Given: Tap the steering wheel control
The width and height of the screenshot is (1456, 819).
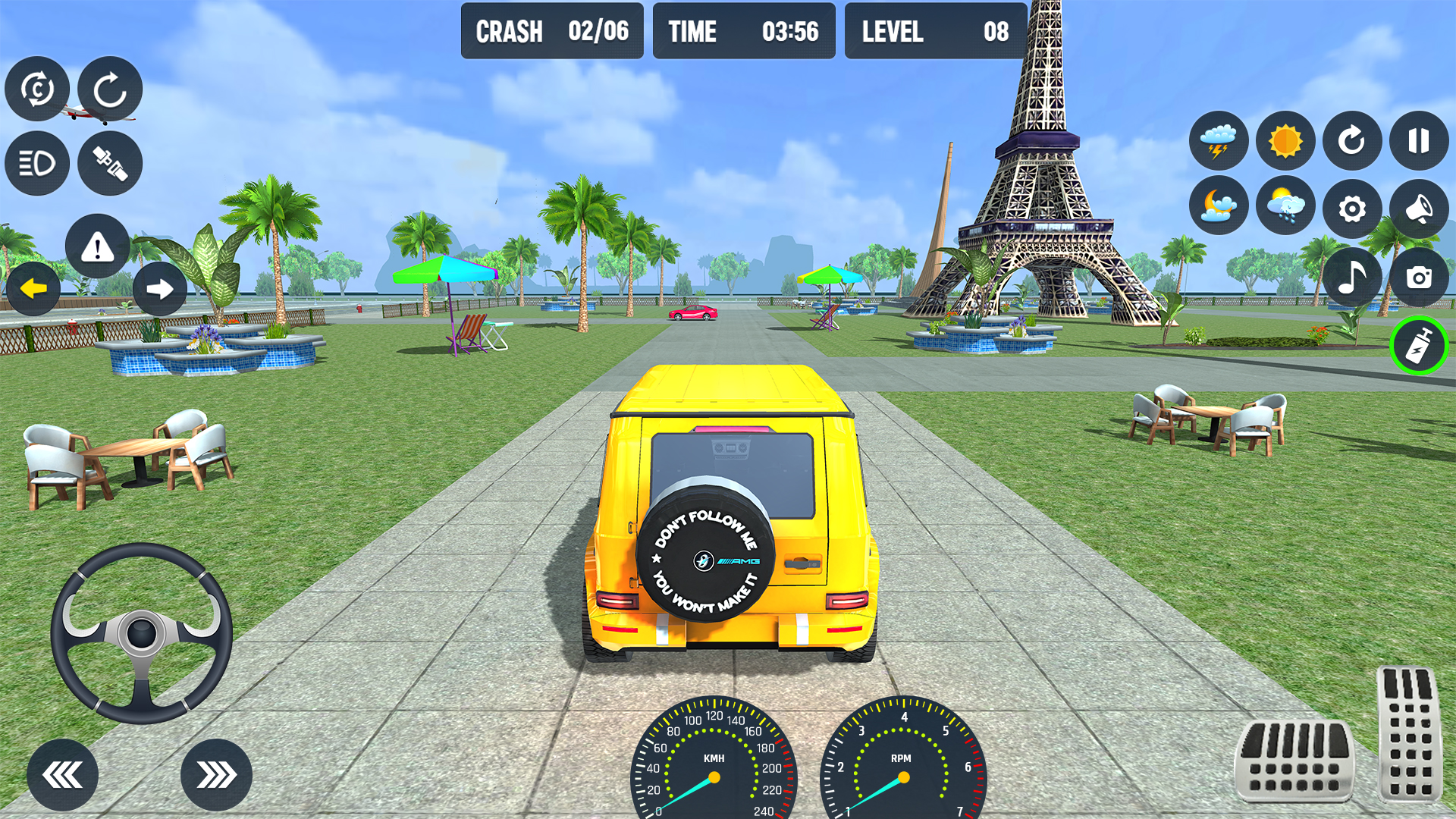Looking at the screenshot, I should point(142,633).
